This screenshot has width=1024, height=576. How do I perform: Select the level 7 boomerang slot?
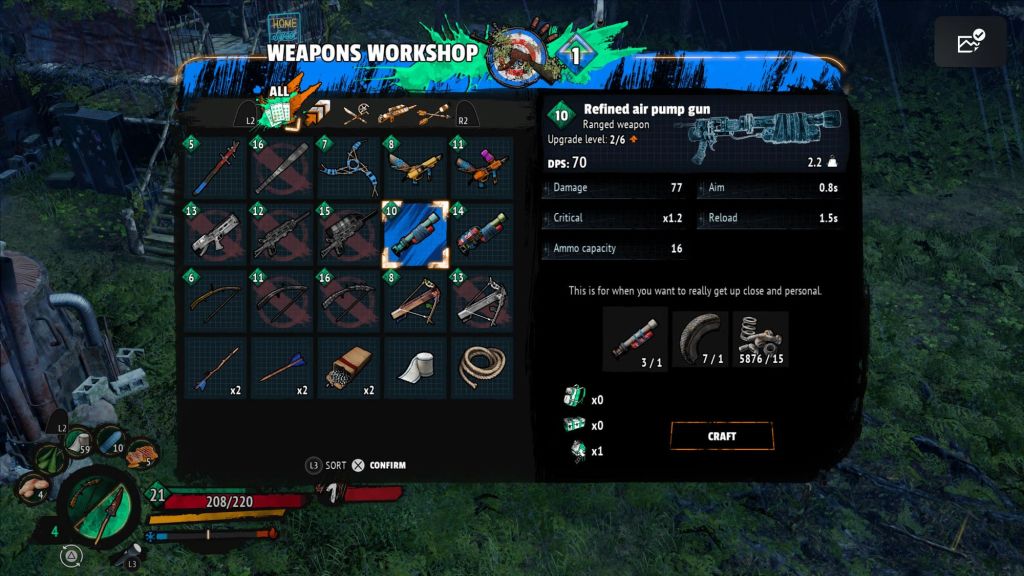[348, 167]
